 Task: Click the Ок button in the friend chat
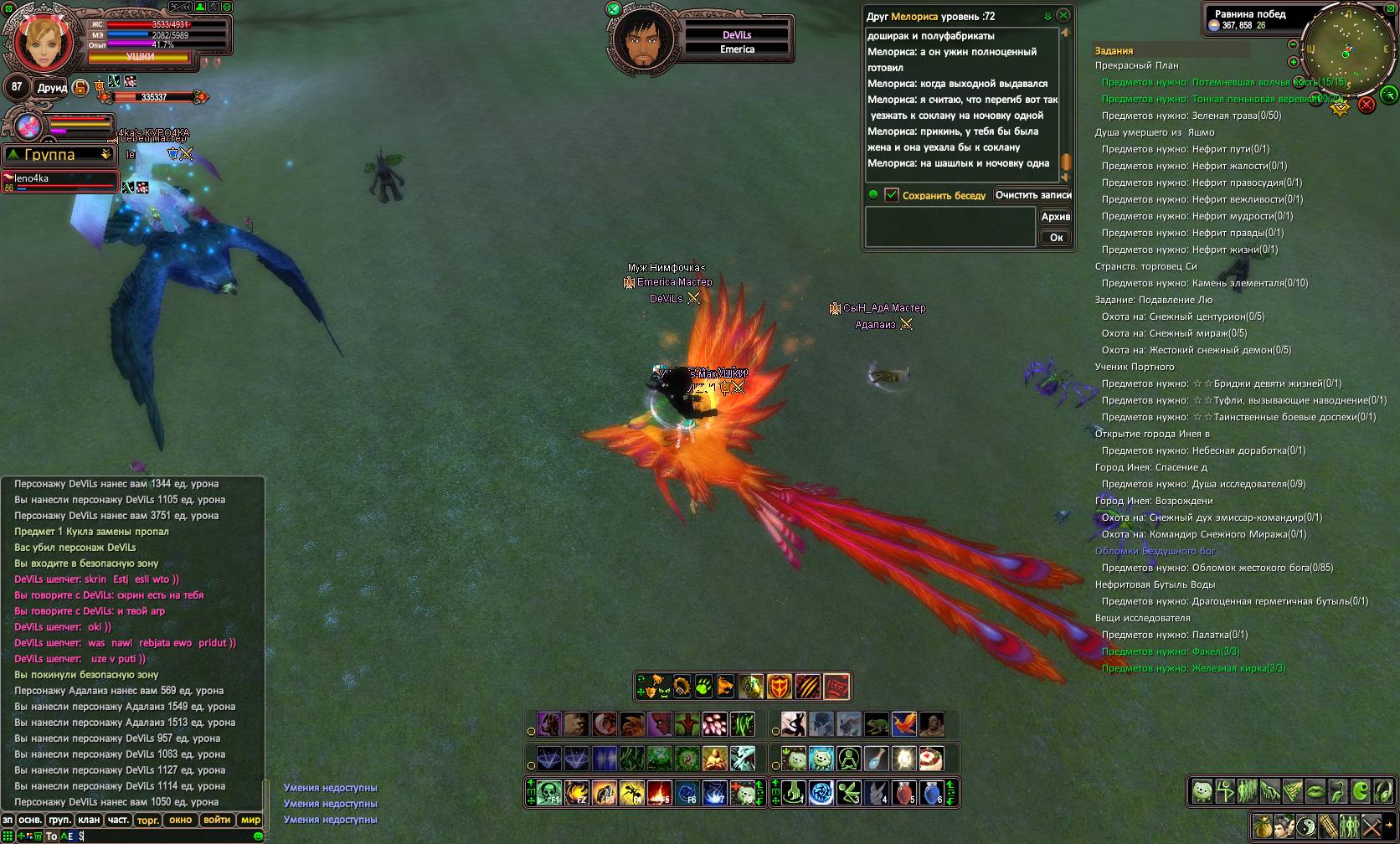(x=1056, y=238)
